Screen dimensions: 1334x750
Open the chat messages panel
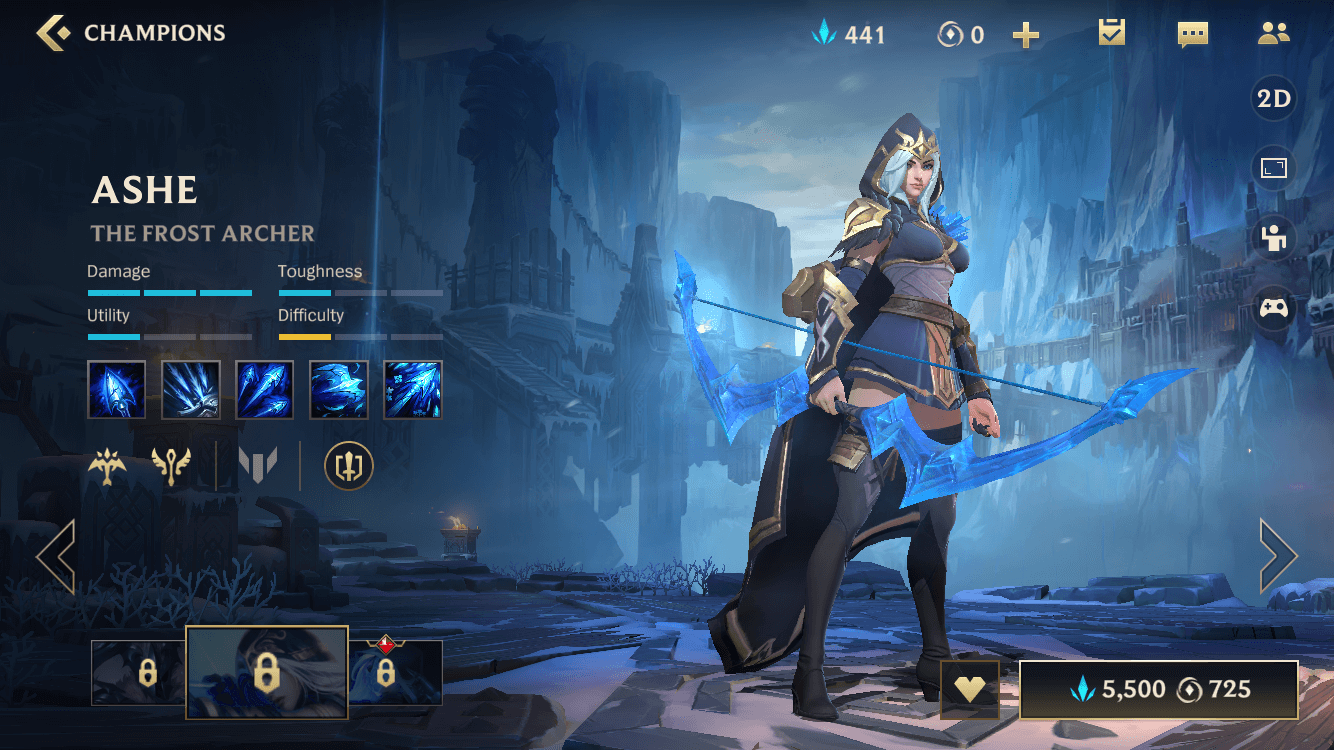[1192, 33]
